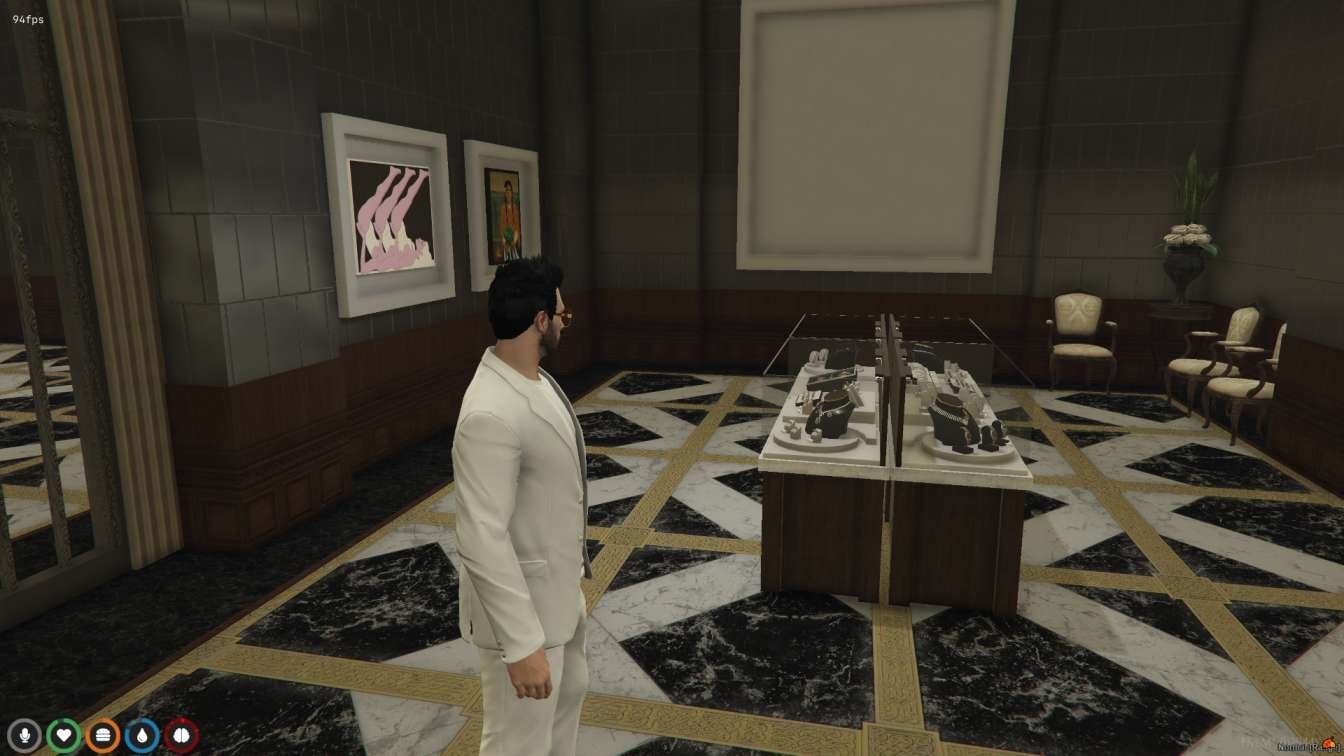Click the orange burger hunger icon
This screenshot has width=1344, height=756.
tap(102, 735)
